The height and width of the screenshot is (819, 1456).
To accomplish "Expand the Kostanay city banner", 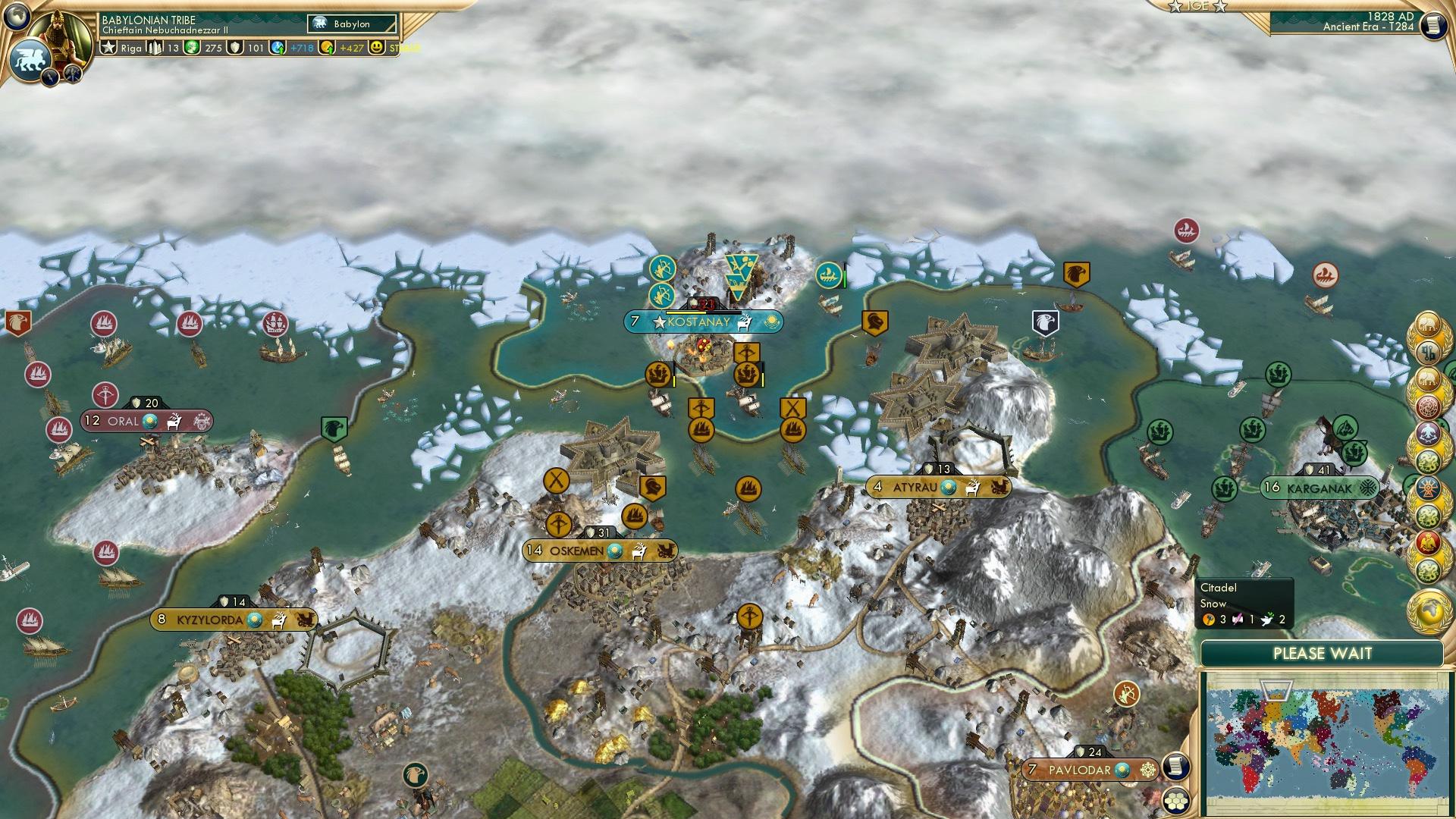I will tap(698, 322).
